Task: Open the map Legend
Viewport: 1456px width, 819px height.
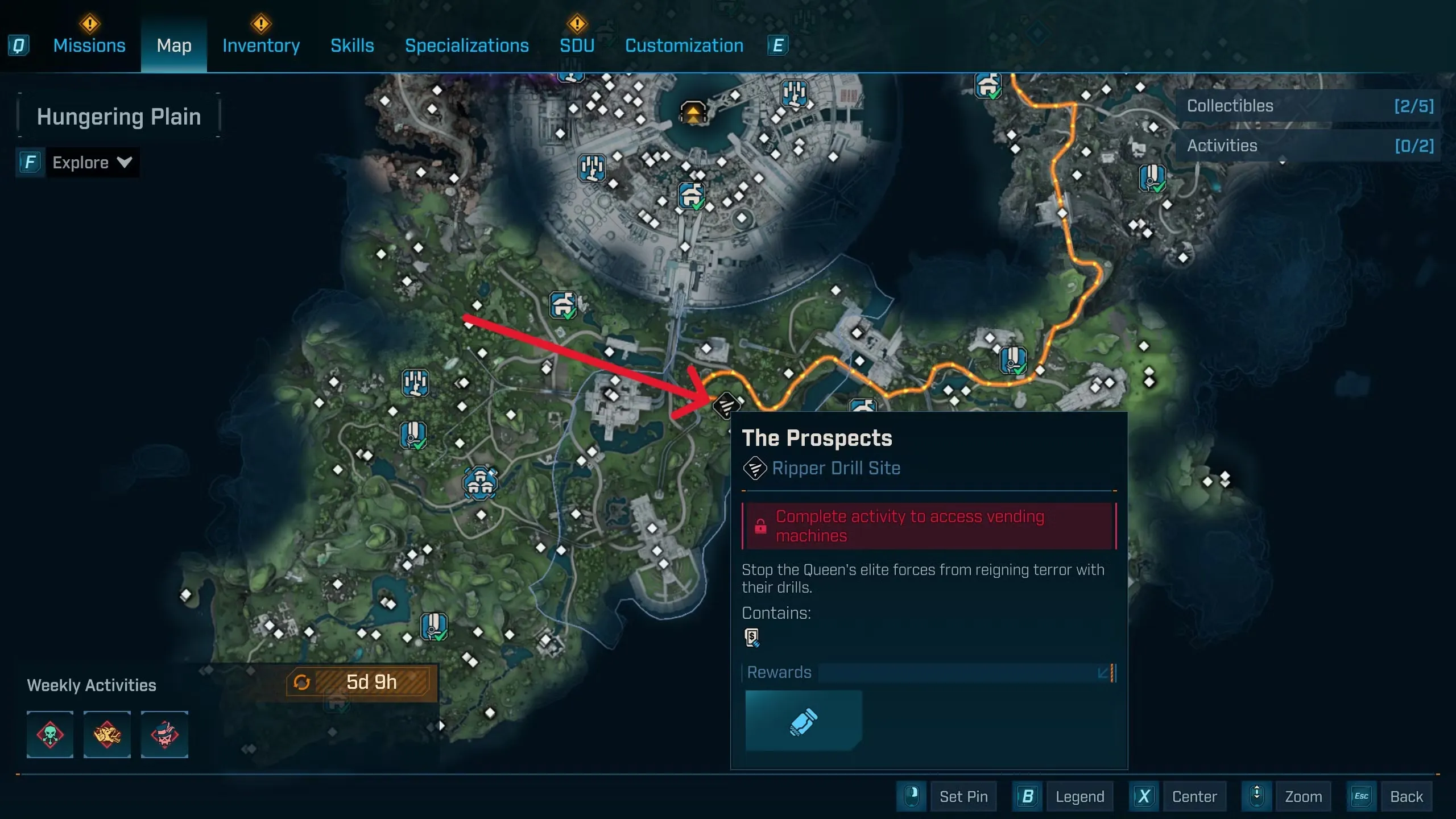Action: point(1079,797)
